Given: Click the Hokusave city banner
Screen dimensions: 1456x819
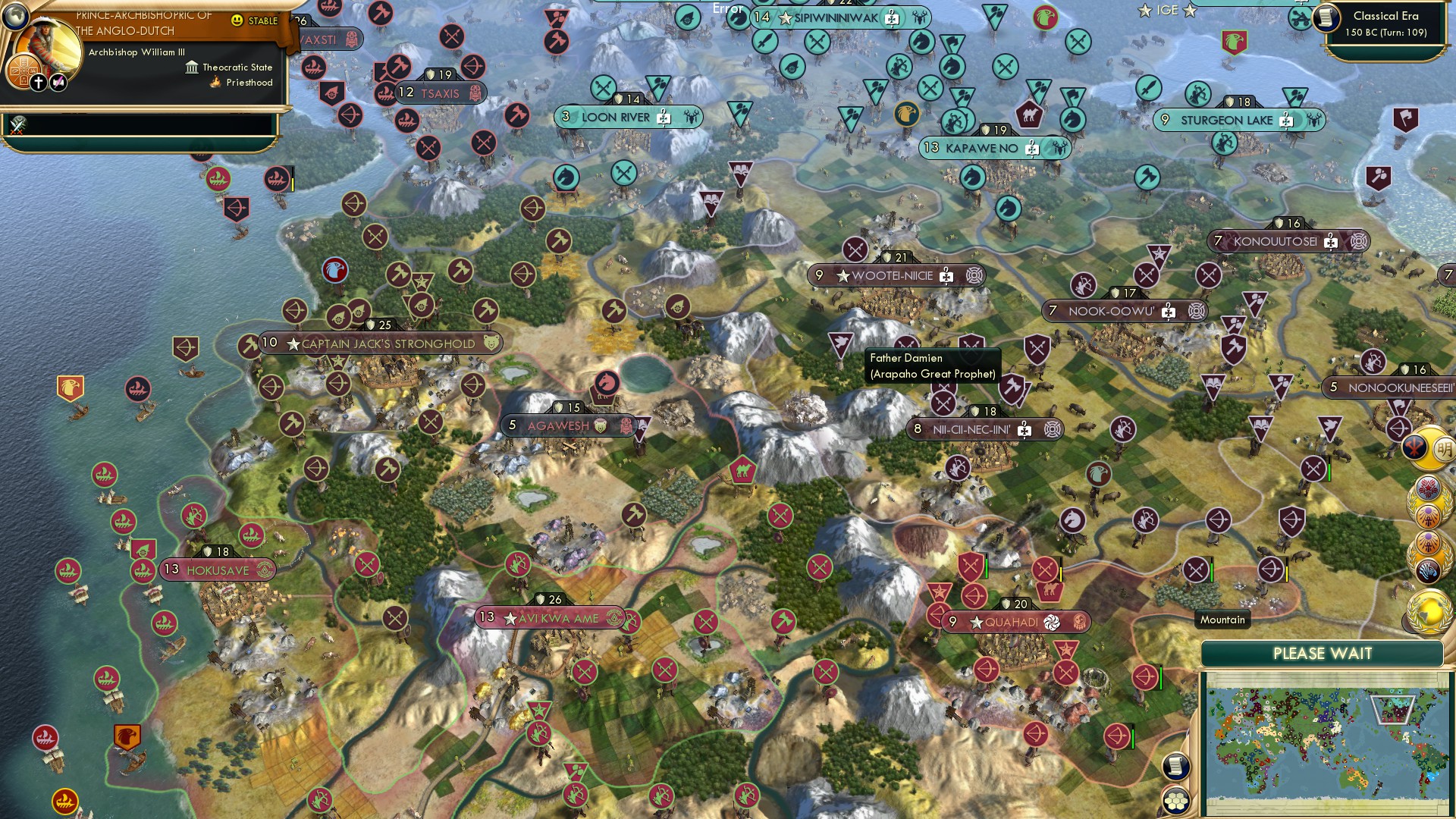Looking at the screenshot, I should pos(215,570).
